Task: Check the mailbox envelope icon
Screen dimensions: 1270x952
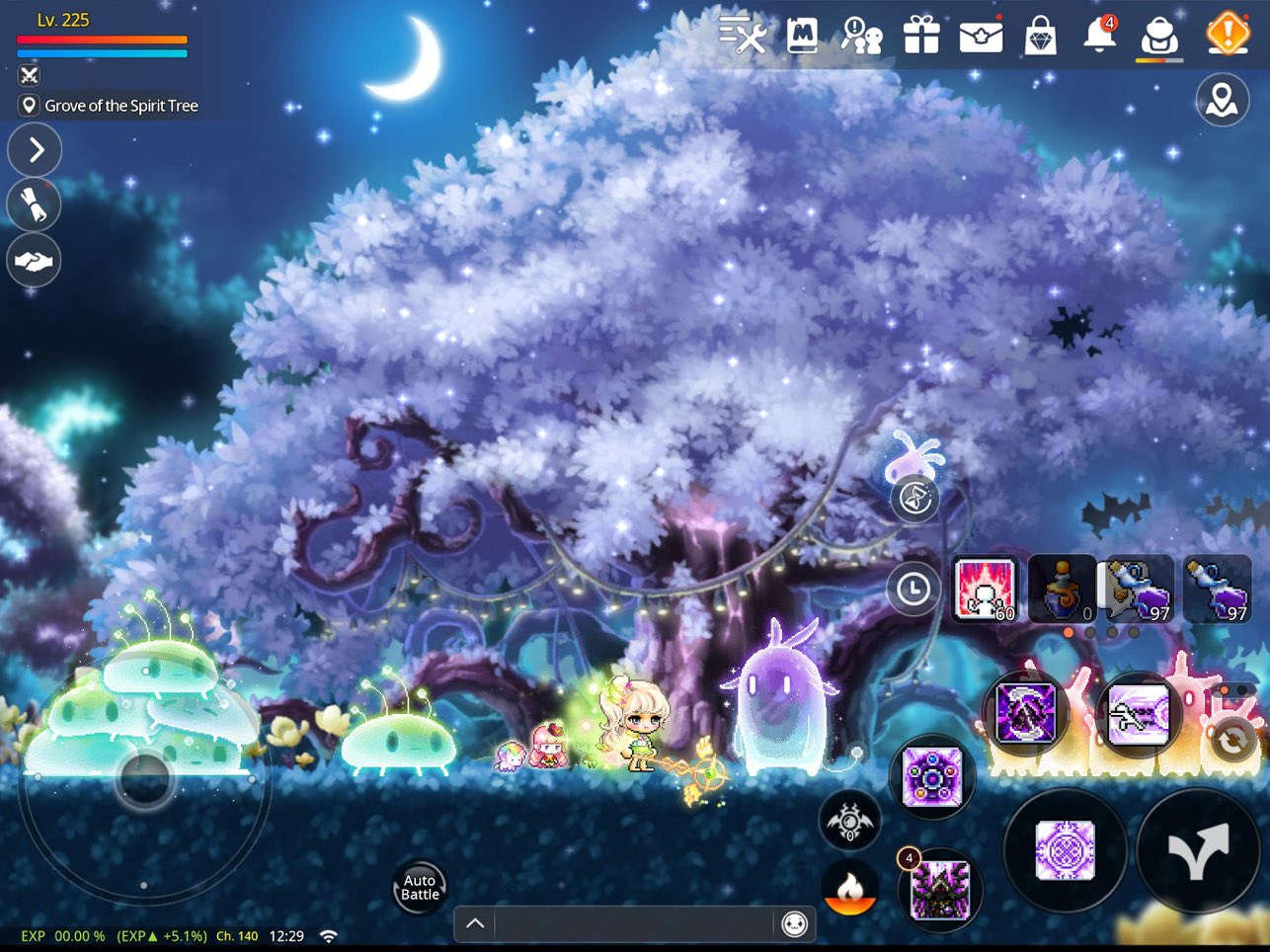Action: pos(981,36)
